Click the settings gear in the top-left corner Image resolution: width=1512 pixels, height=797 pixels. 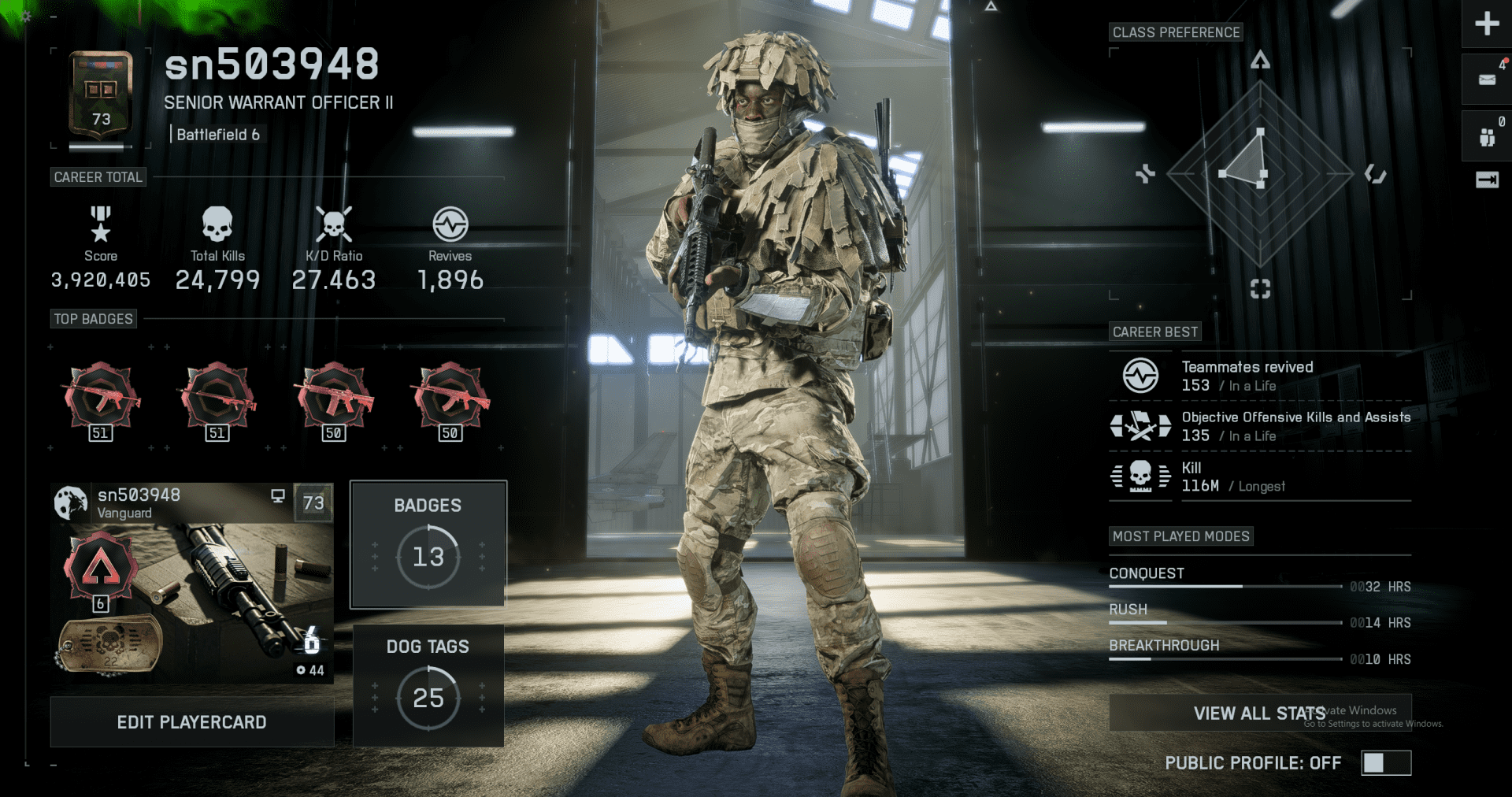pyautogui.click(x=25, y=17)
